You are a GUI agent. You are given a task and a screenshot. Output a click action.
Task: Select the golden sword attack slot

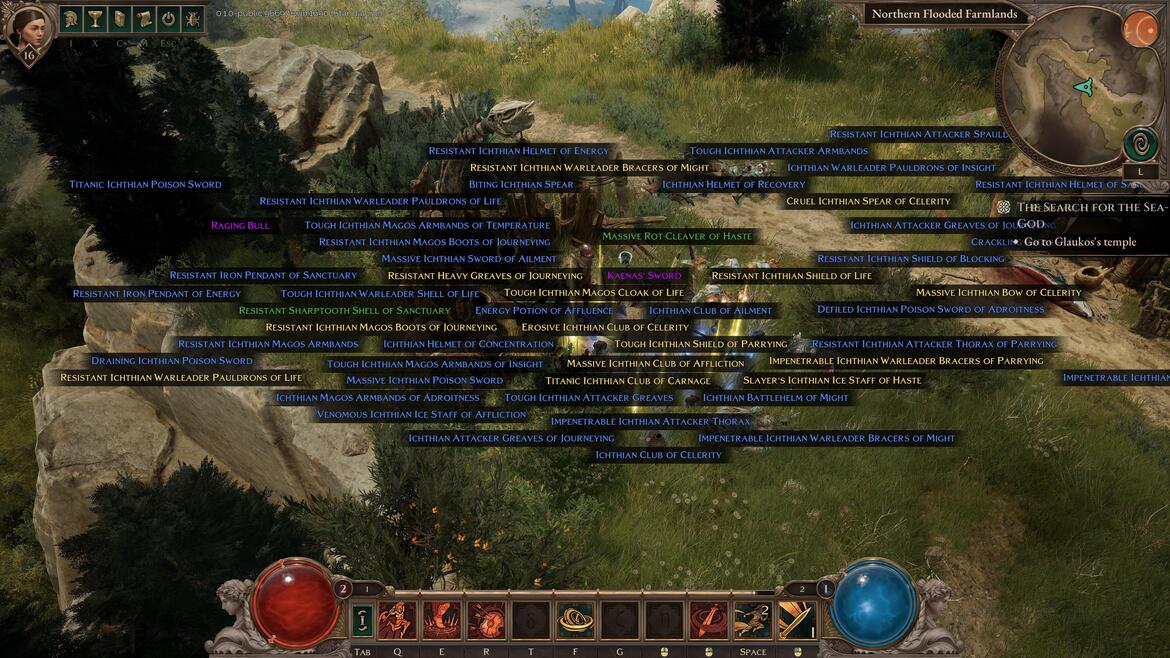pos(797,620)
